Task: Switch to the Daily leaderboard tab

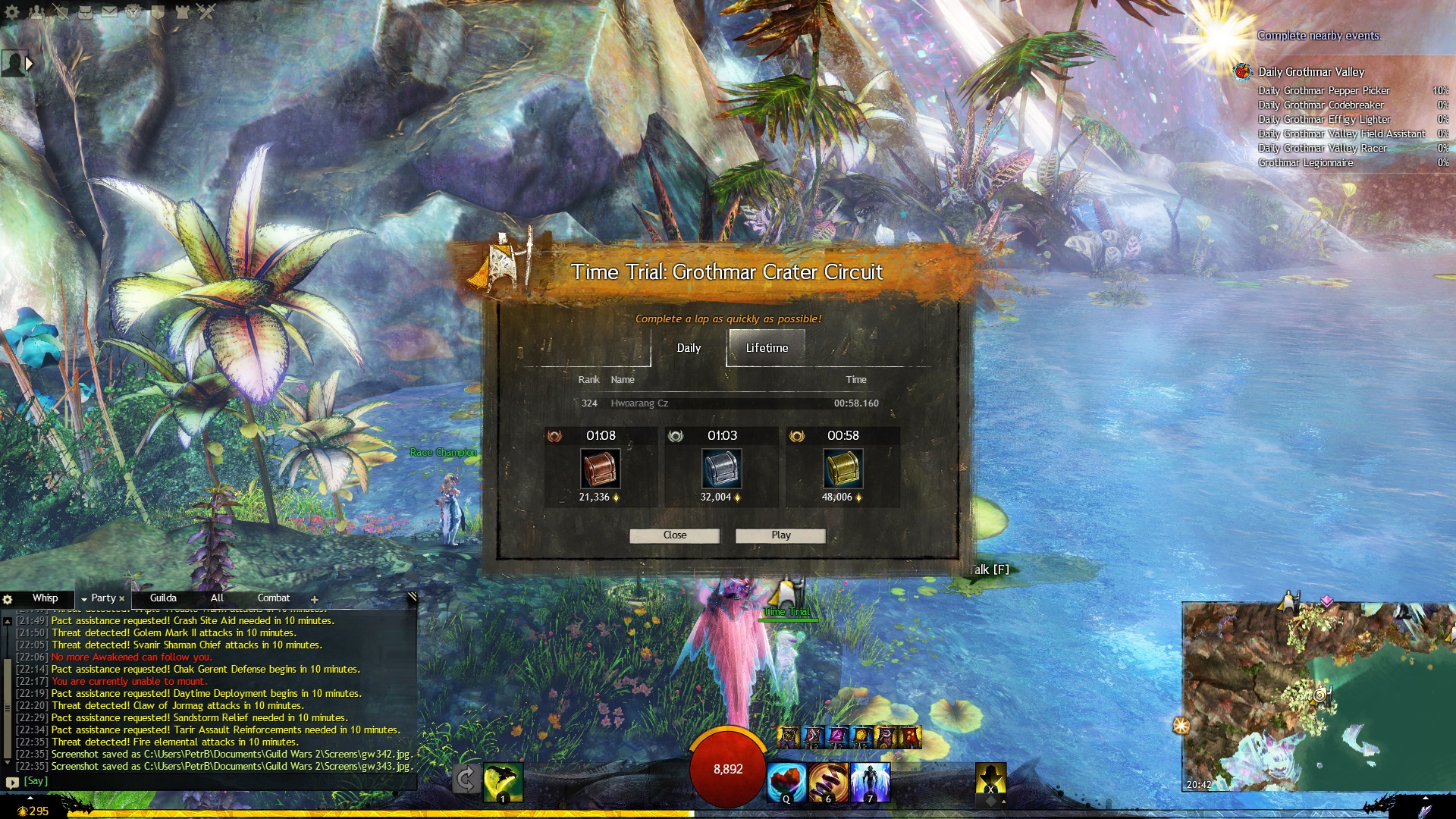Action: point(689,348)
